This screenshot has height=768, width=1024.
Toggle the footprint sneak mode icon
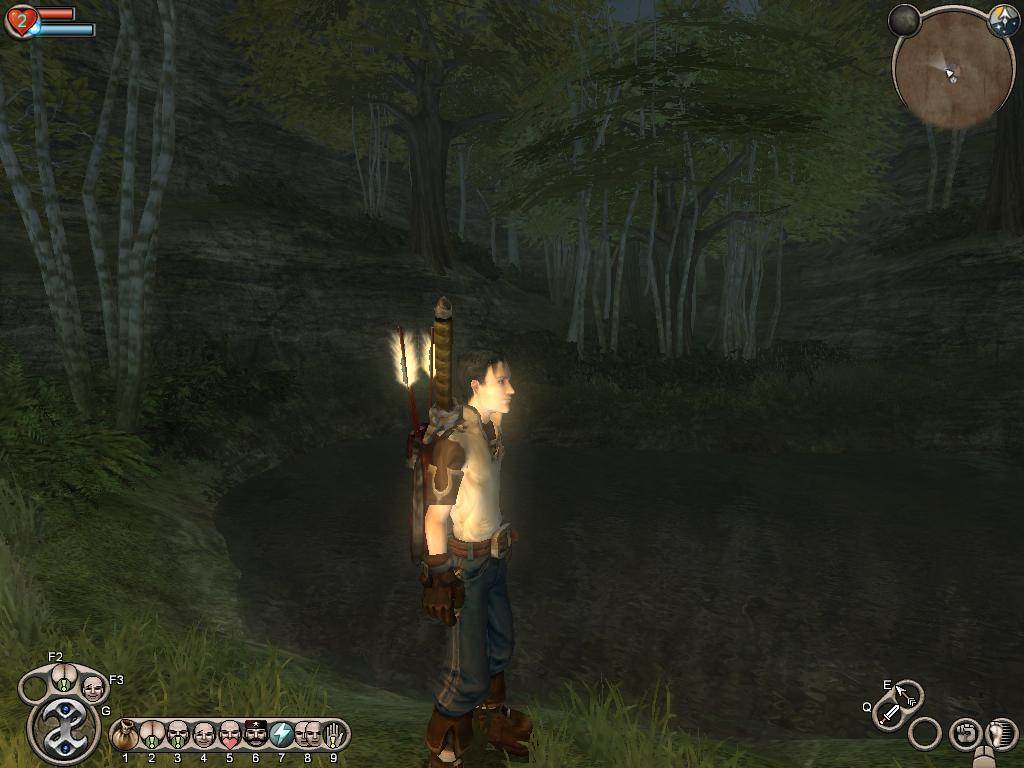(1000, 733)
